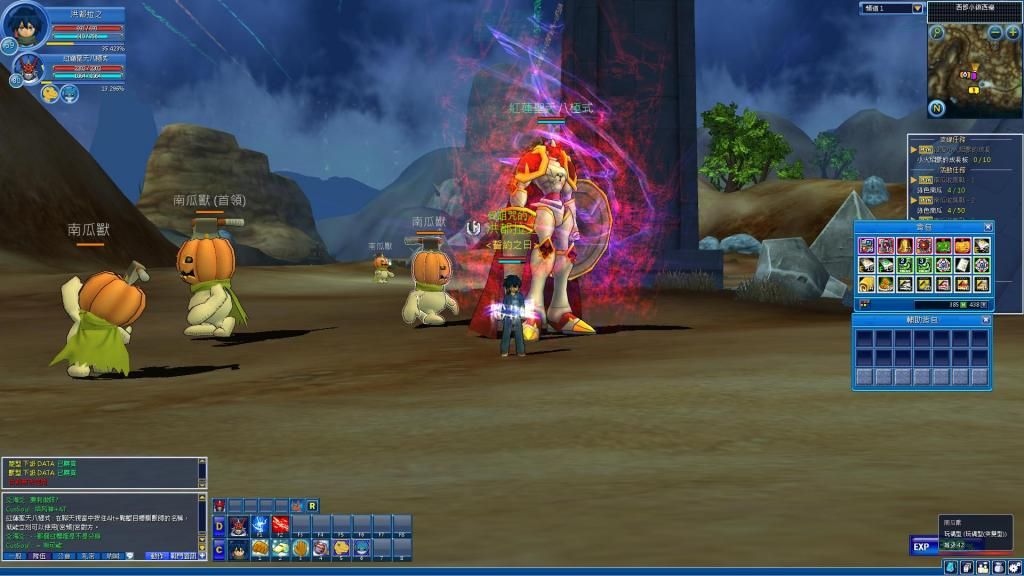Activate the red slash Digimon skill
The height and width of the screenshot is (576, 1024).
click(x=280, y=526)
